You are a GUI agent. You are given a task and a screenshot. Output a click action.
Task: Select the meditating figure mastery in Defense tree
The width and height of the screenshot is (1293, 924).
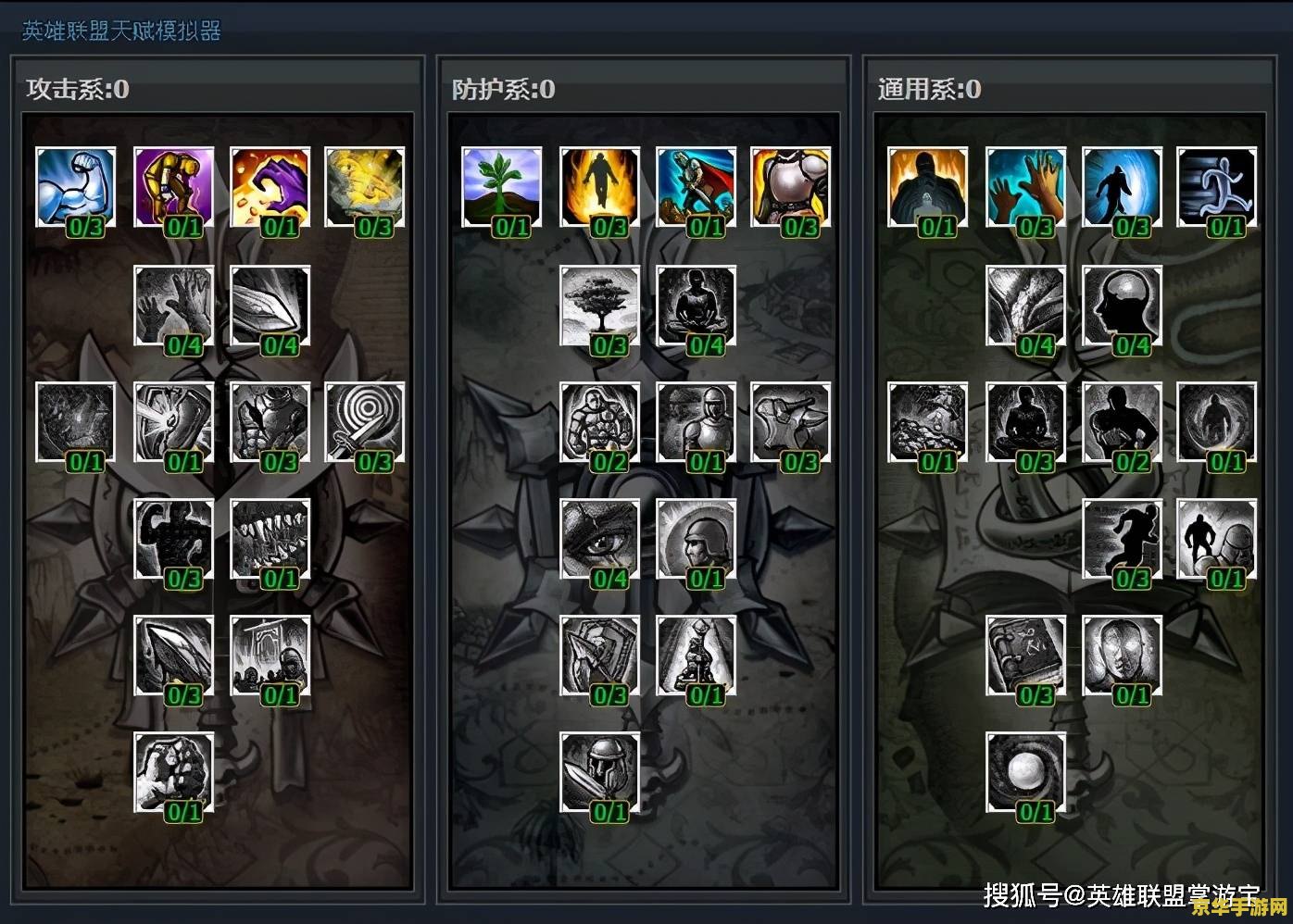tap(695, 310)
